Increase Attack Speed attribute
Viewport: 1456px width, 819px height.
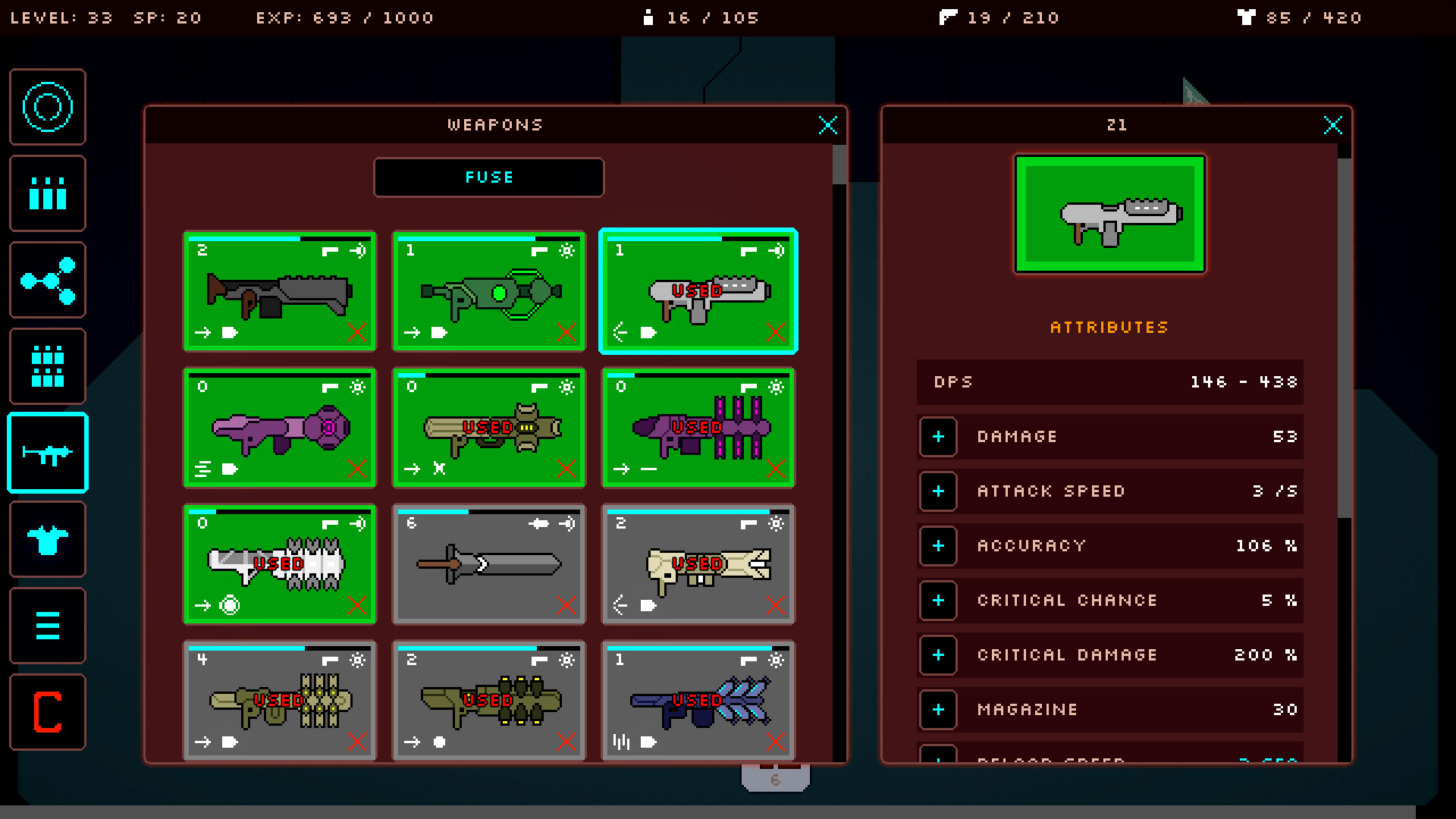pyautogui.click(x=938, y=491)
